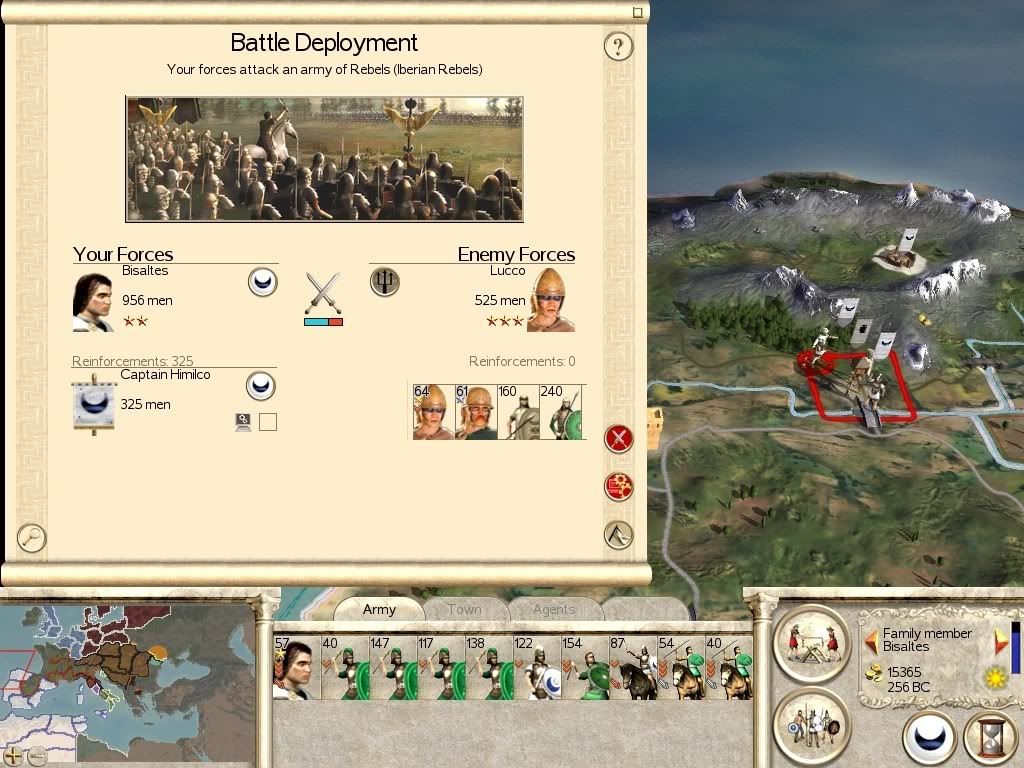Switch to the Town tab
The image size is (1024, 768).
tap(464, 609)
